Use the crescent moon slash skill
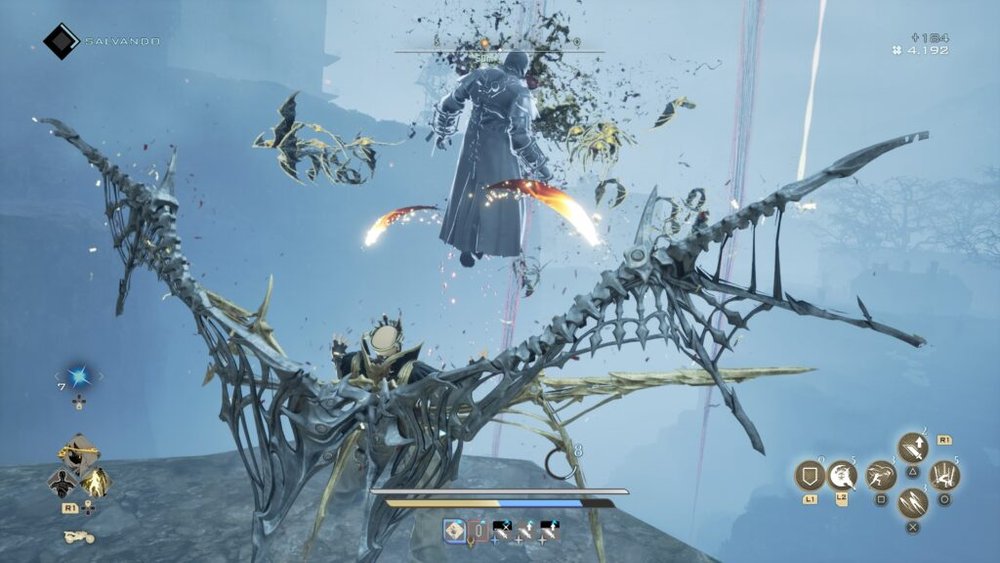This screenshot has height=563, width=1000. (x=843, y=475)
